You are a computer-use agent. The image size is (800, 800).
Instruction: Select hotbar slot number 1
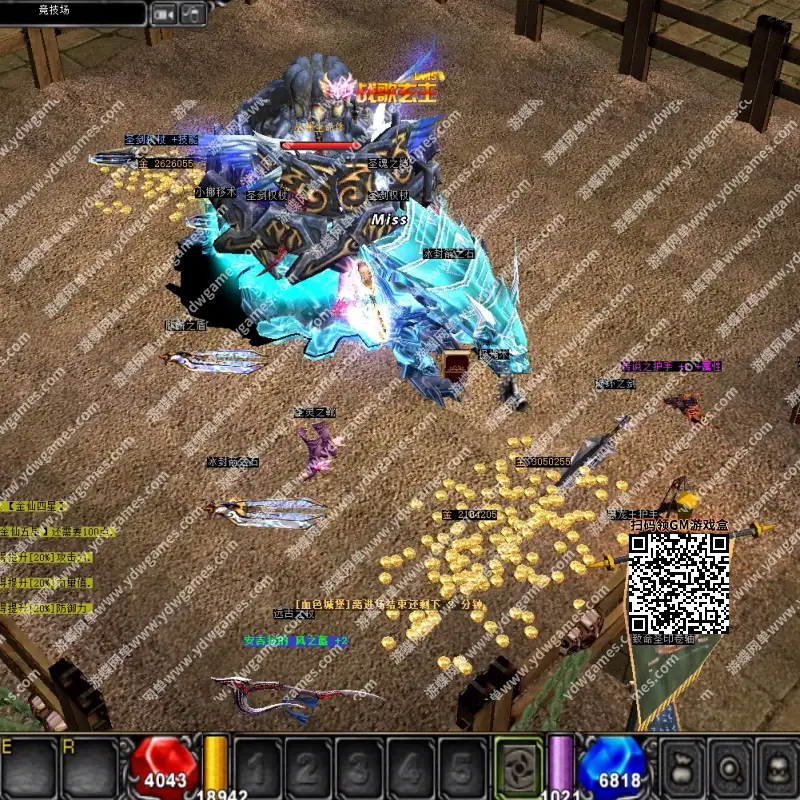point(257,768)
